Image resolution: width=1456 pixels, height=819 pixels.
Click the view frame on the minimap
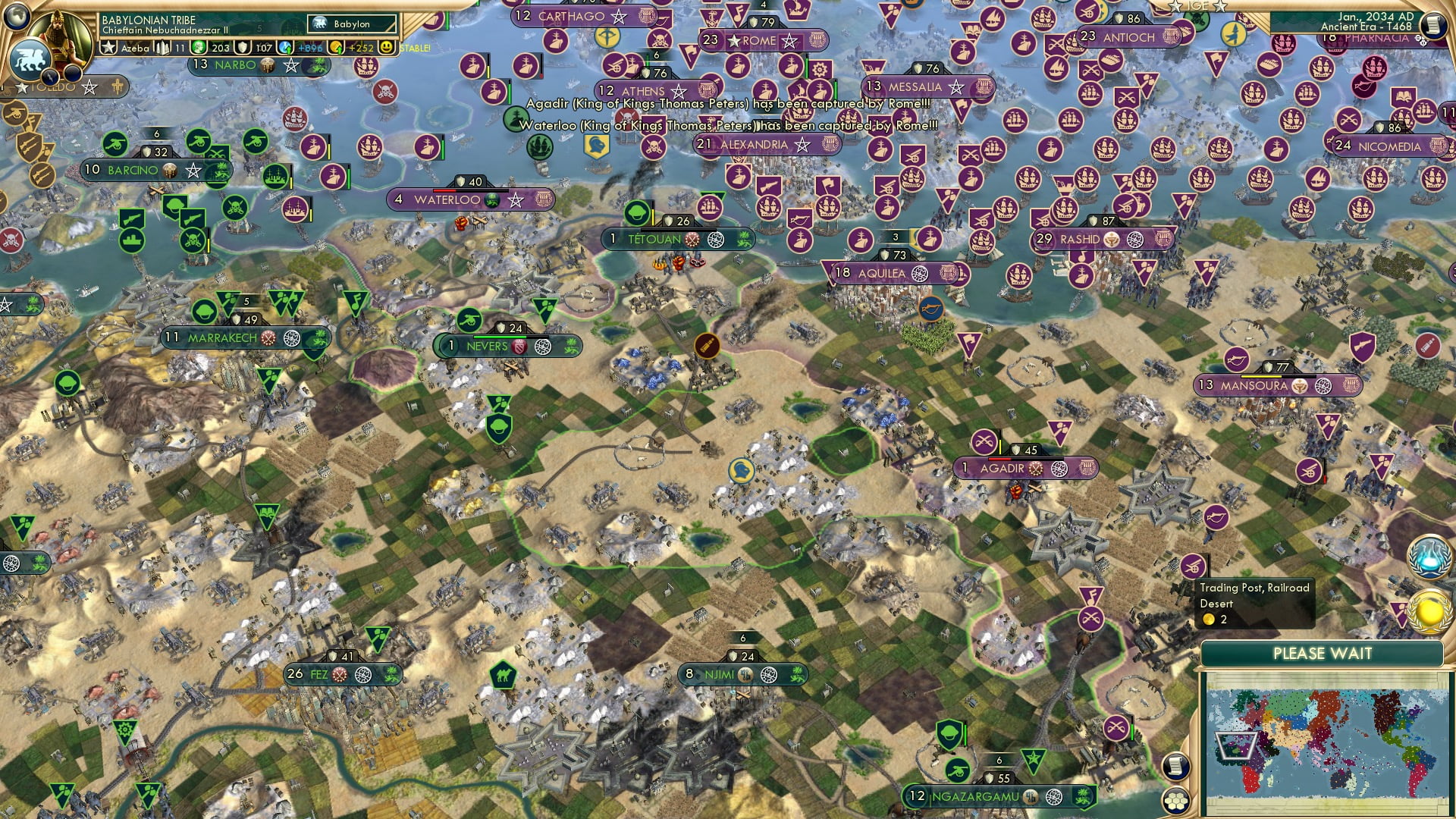point(1235,745)
